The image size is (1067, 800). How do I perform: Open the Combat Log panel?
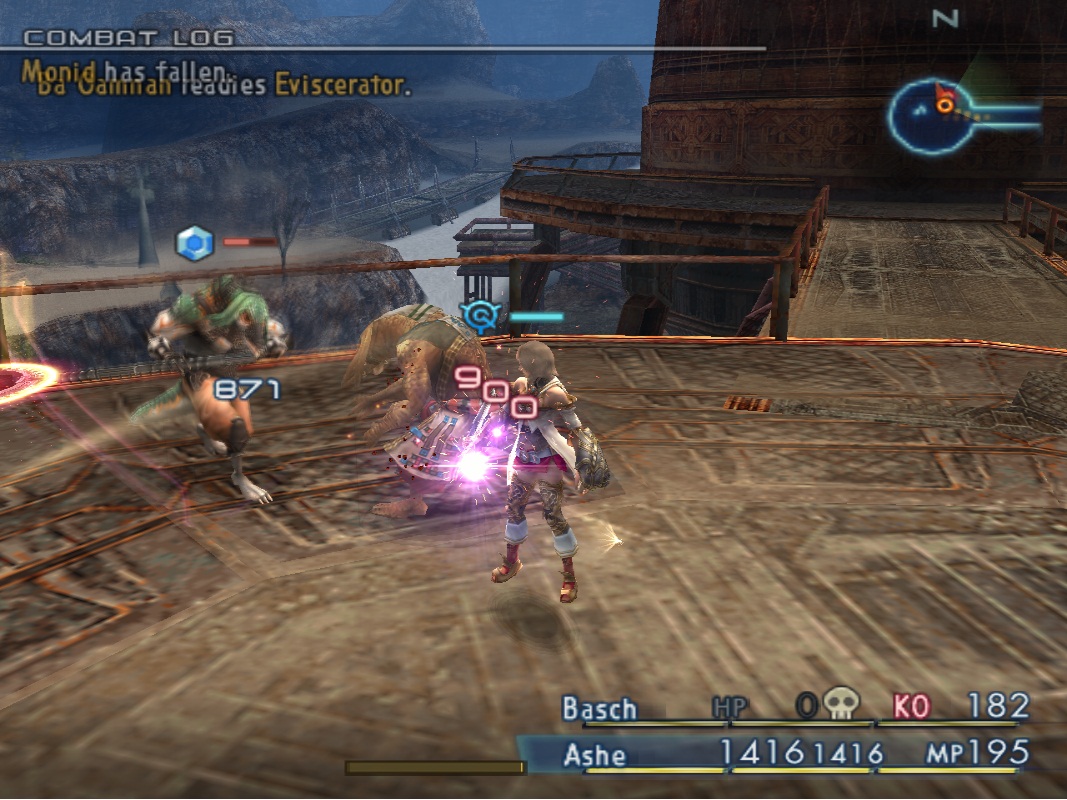128,38
